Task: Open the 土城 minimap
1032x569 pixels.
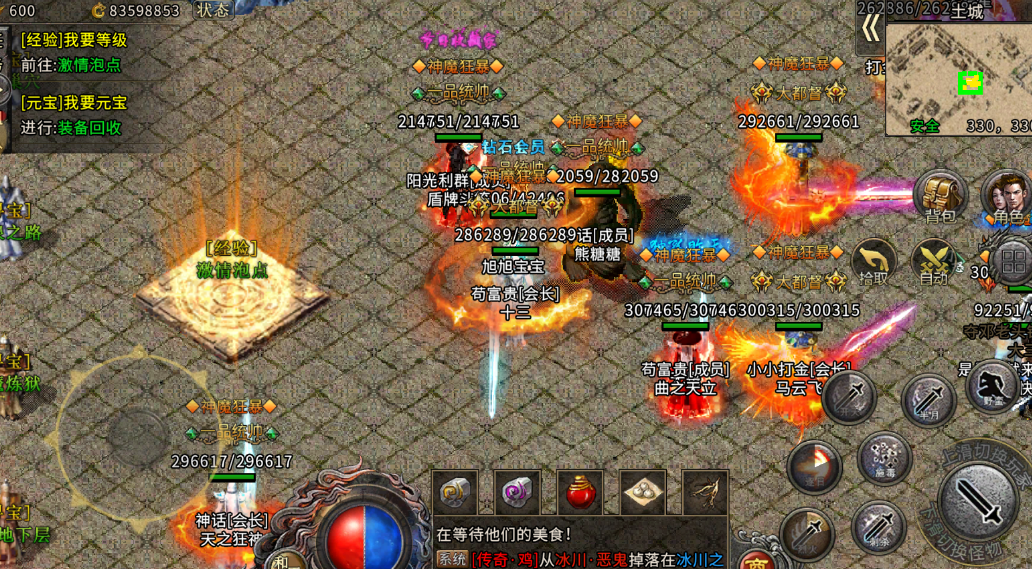Action: coord(958,78)
